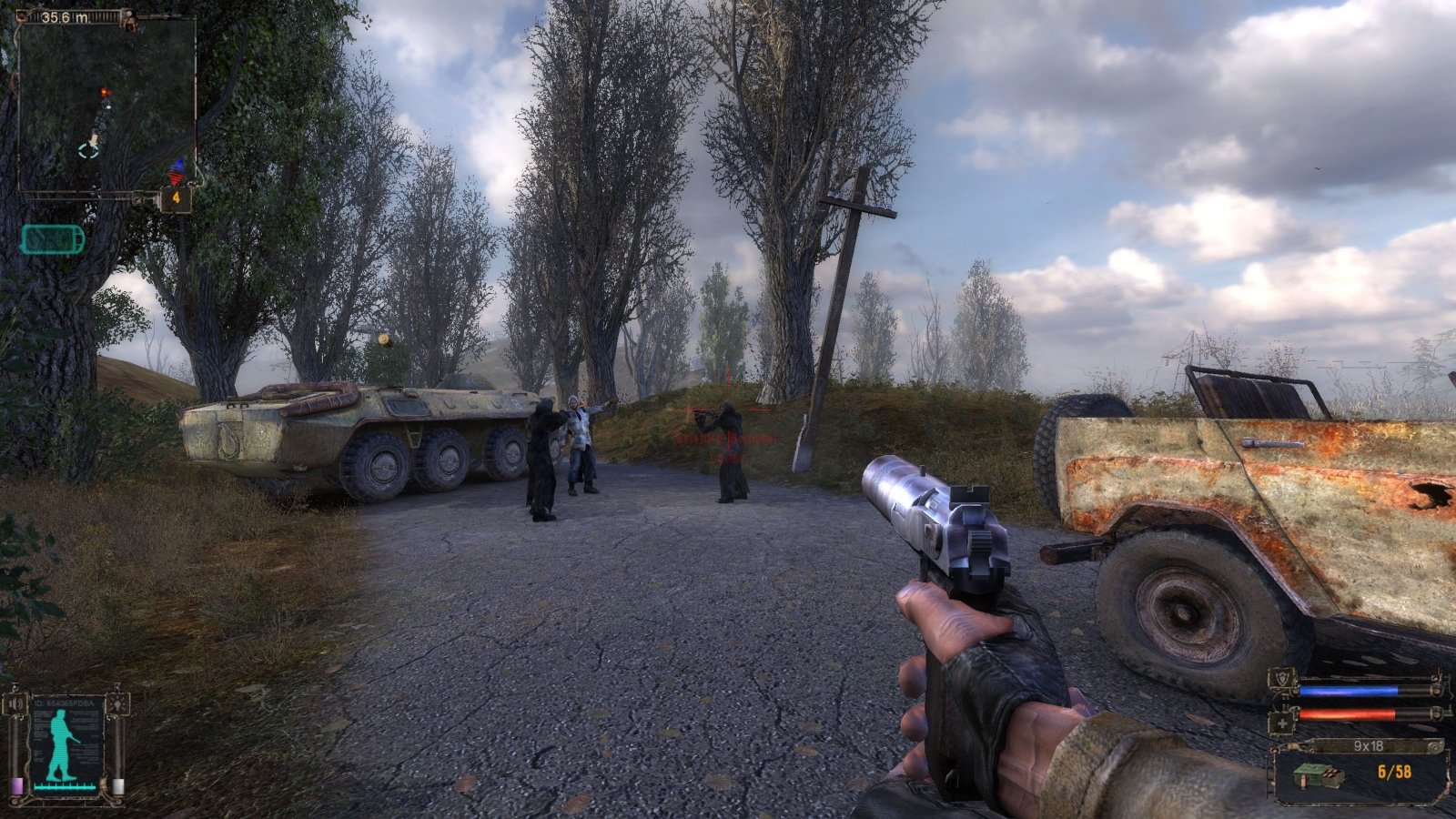Click the speaker noise indicator icon
The image size is (1456, 819).
click(15, 704)
